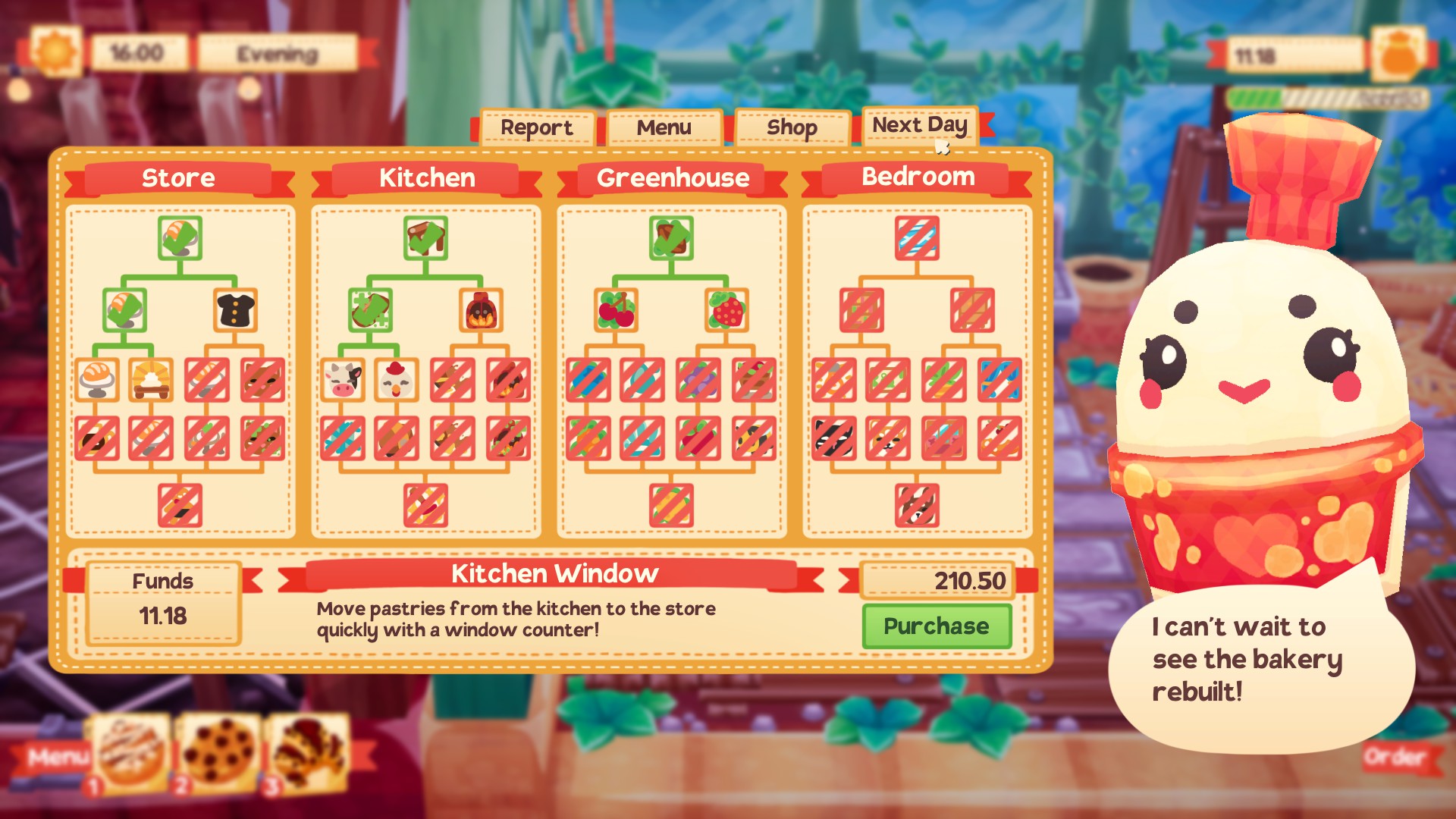
Task: Choose the pastry display table upgrade in Store
Action: pos(151,379)
